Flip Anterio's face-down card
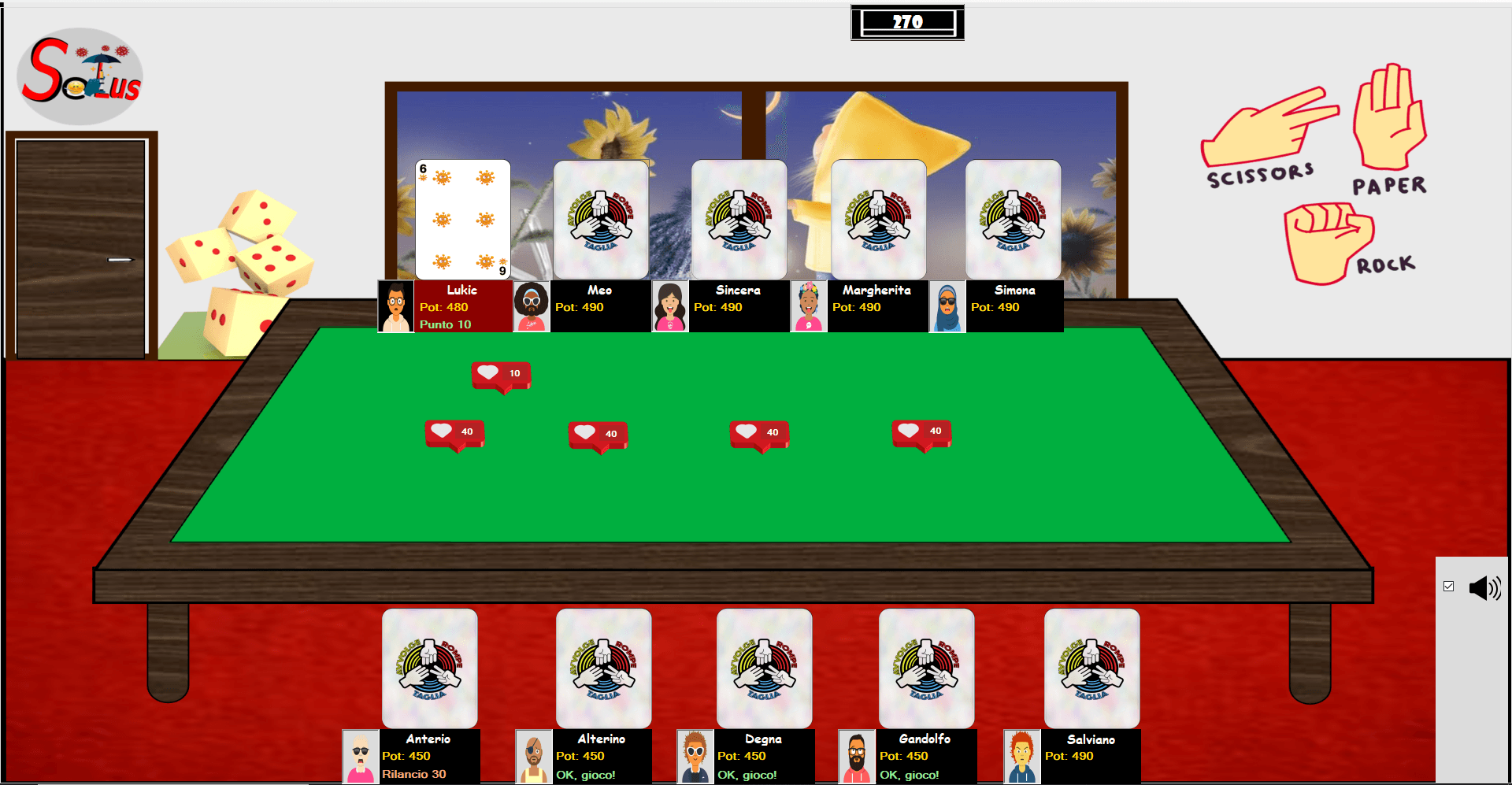 tap(429, 668)
